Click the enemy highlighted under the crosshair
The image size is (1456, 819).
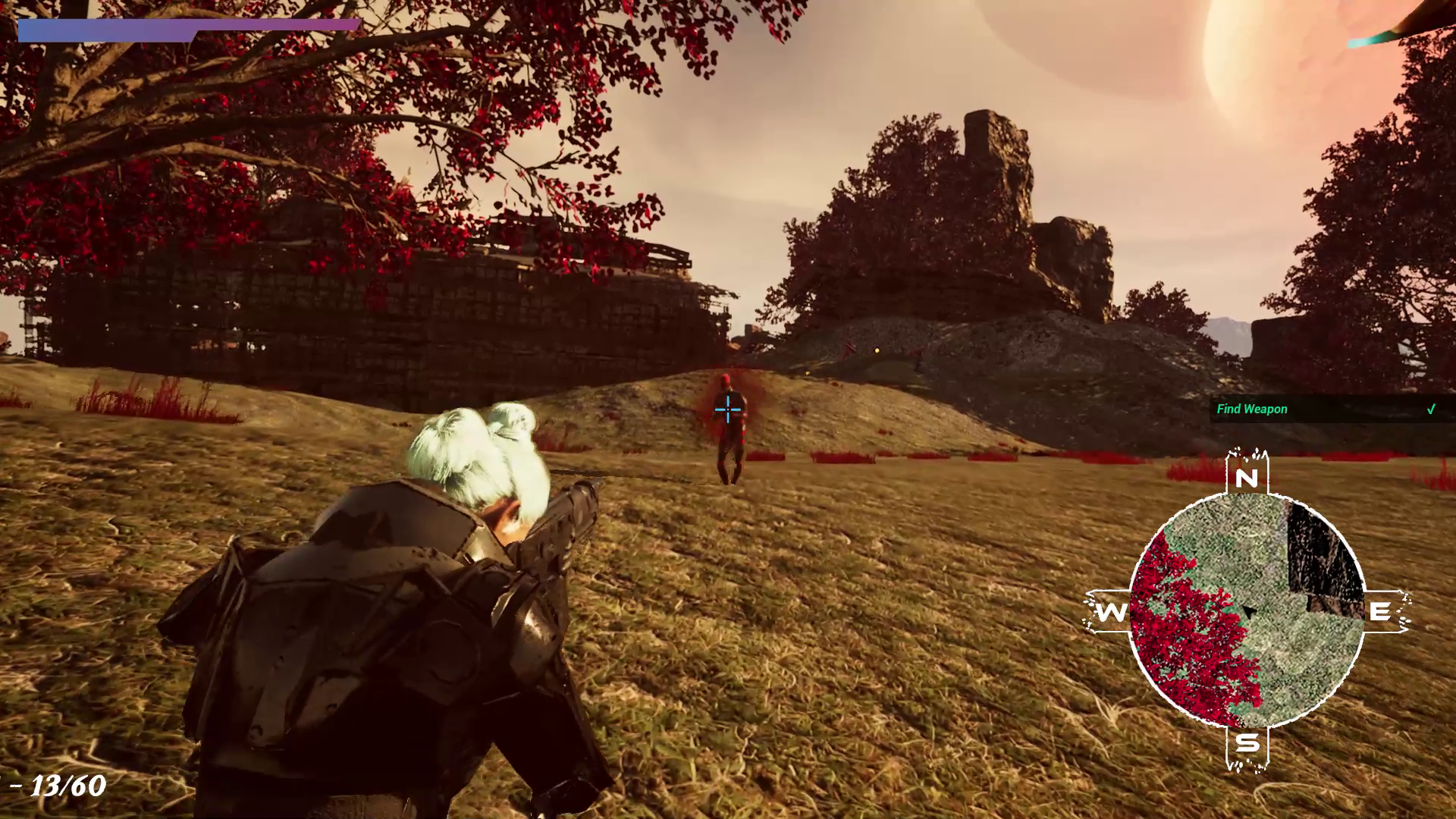coord(726,425)
